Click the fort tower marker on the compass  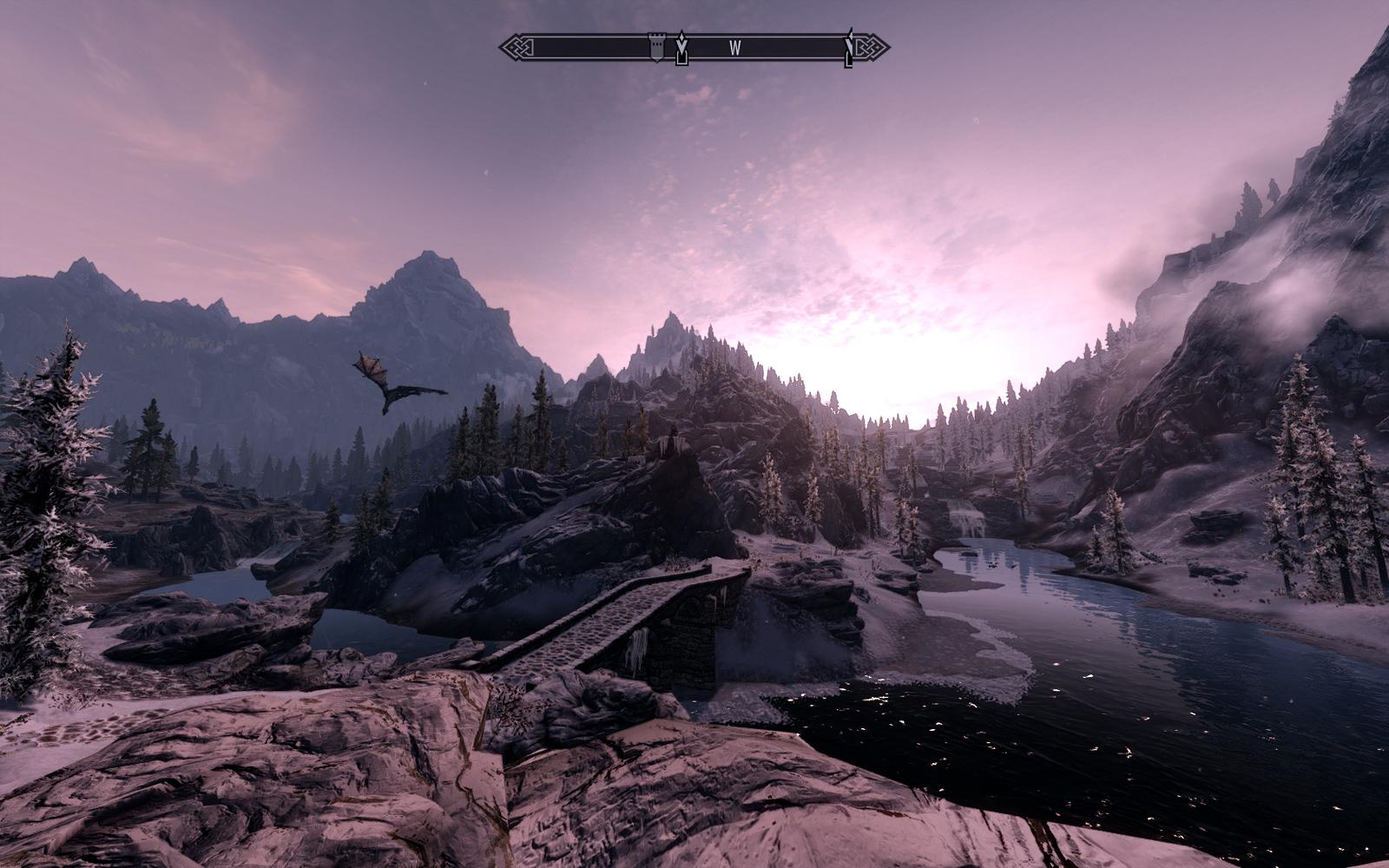[x=657, y=48]
